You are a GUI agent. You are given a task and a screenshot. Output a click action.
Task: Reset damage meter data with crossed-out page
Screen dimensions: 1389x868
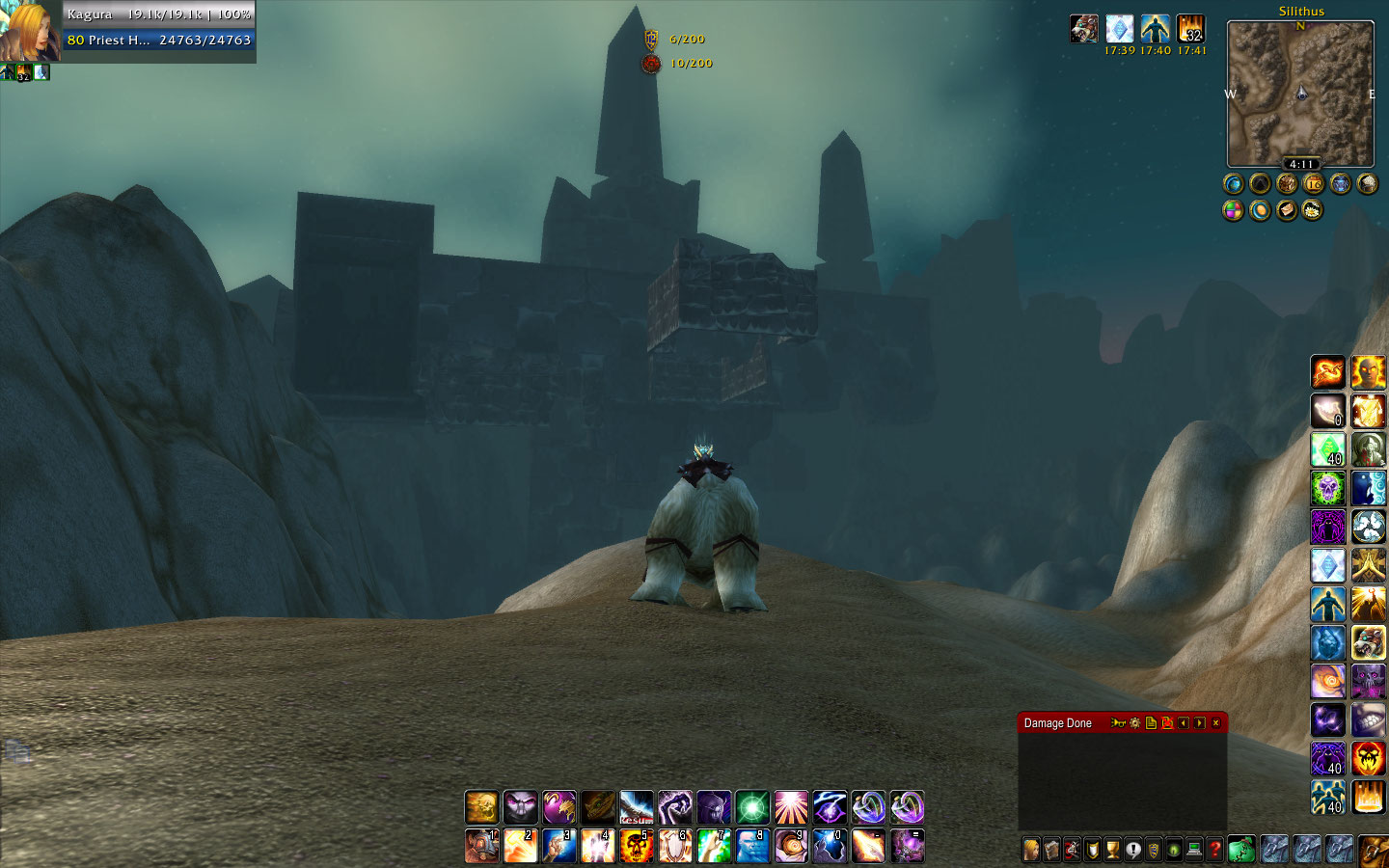point(1167,723)
